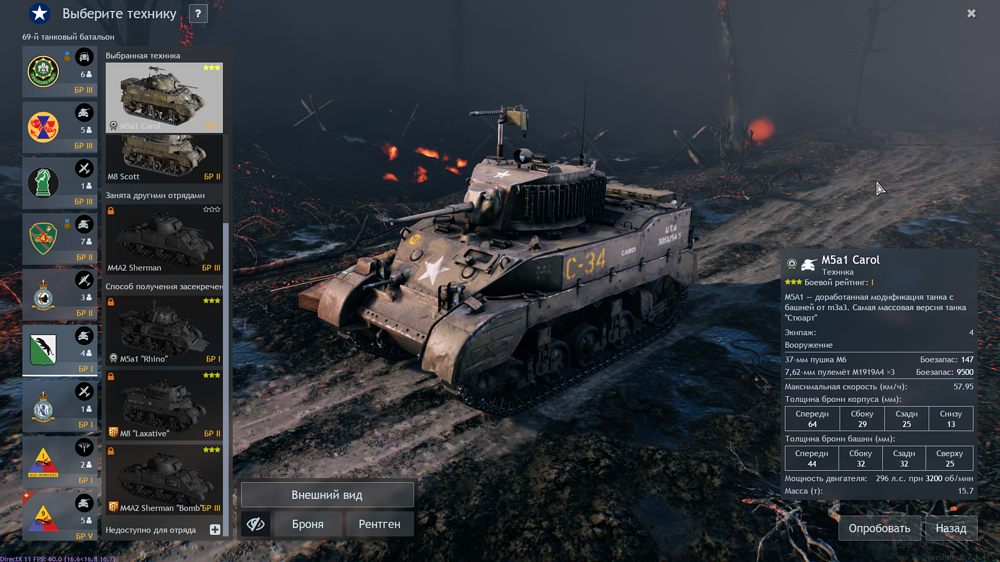
Task: Select the M5a1 Carol tank card
Action: pyautogui.click(x=164, y=97)
